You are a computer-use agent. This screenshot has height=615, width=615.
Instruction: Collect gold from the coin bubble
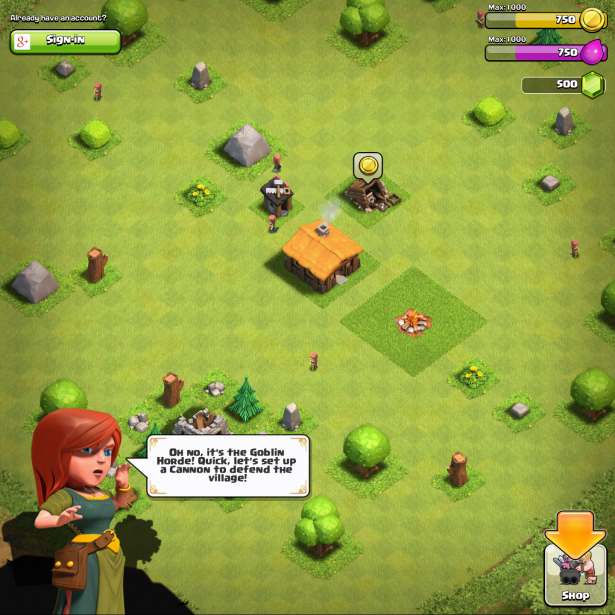pos(368,165)
